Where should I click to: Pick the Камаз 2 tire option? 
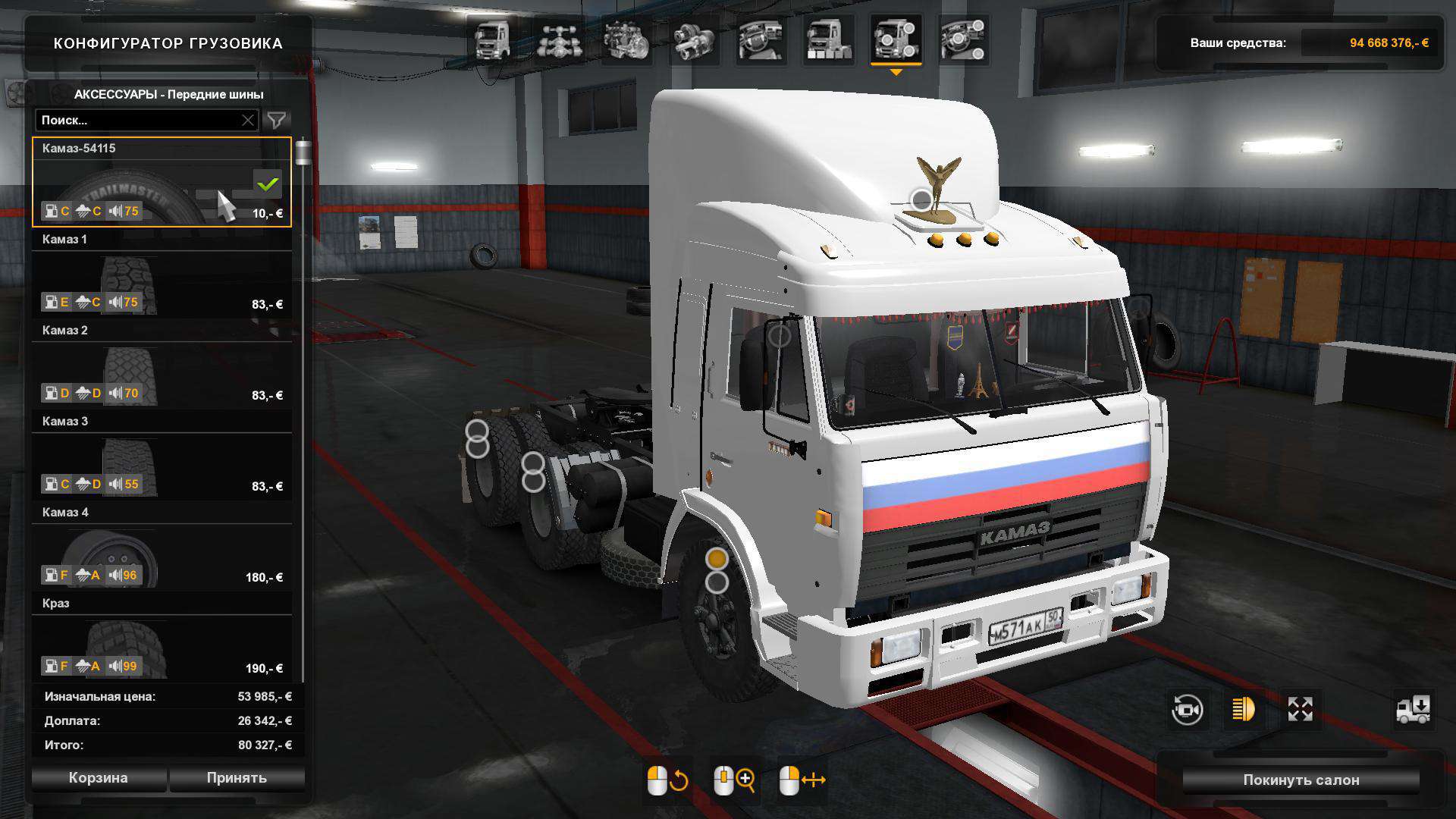[x=162, y=366]
